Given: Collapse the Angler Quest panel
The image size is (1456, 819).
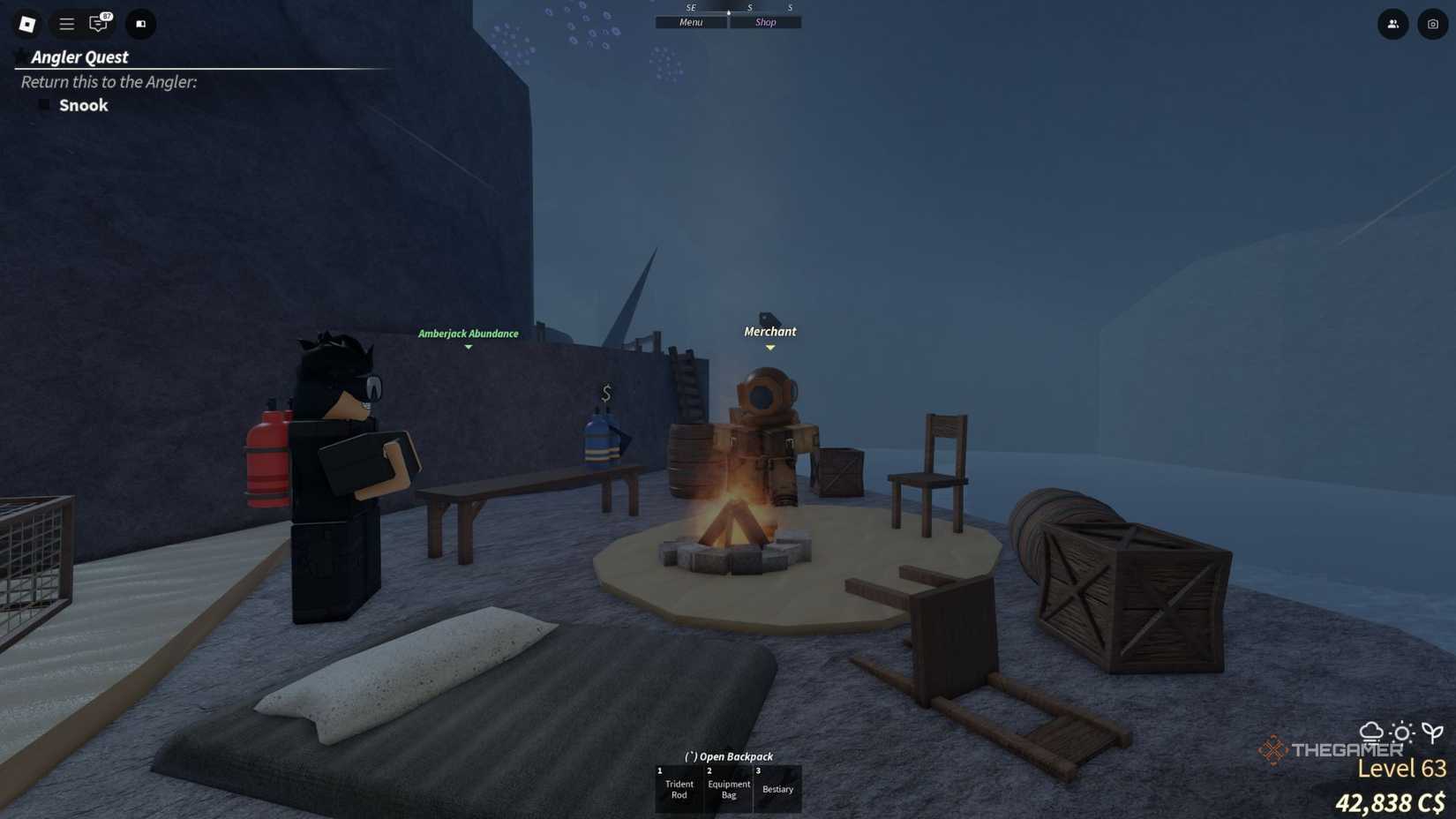Looking at the screenshot, I should pos(19,56).
